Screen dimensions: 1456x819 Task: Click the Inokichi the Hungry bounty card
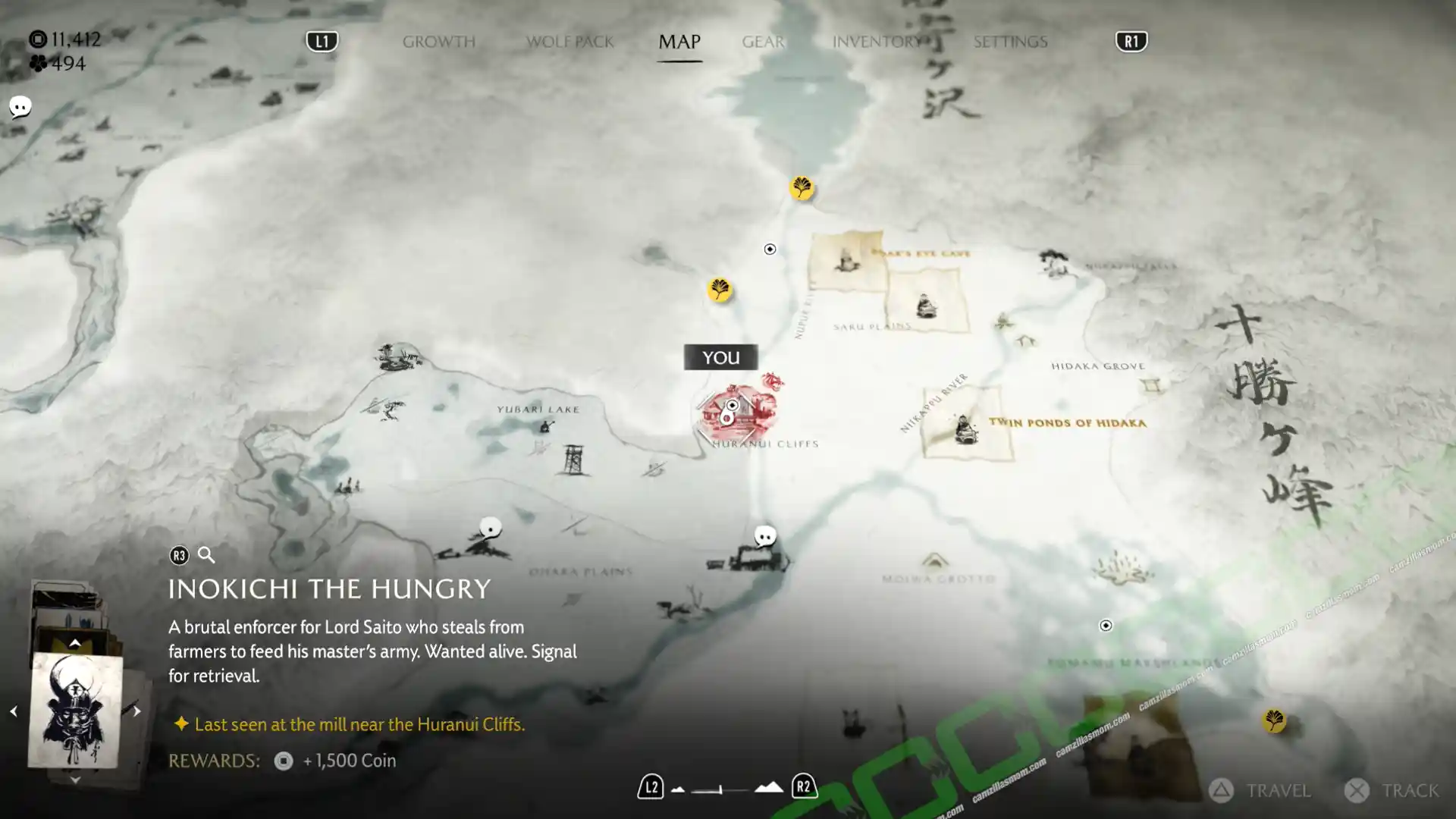point(75,711)
